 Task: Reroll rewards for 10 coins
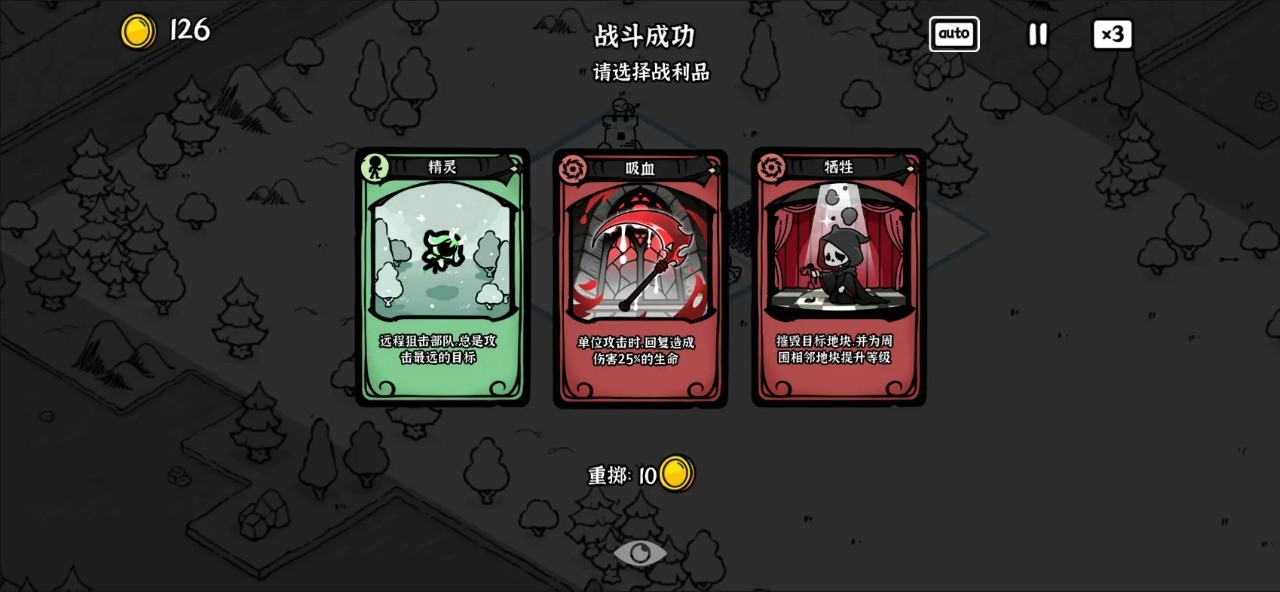[x=641, y=475]
